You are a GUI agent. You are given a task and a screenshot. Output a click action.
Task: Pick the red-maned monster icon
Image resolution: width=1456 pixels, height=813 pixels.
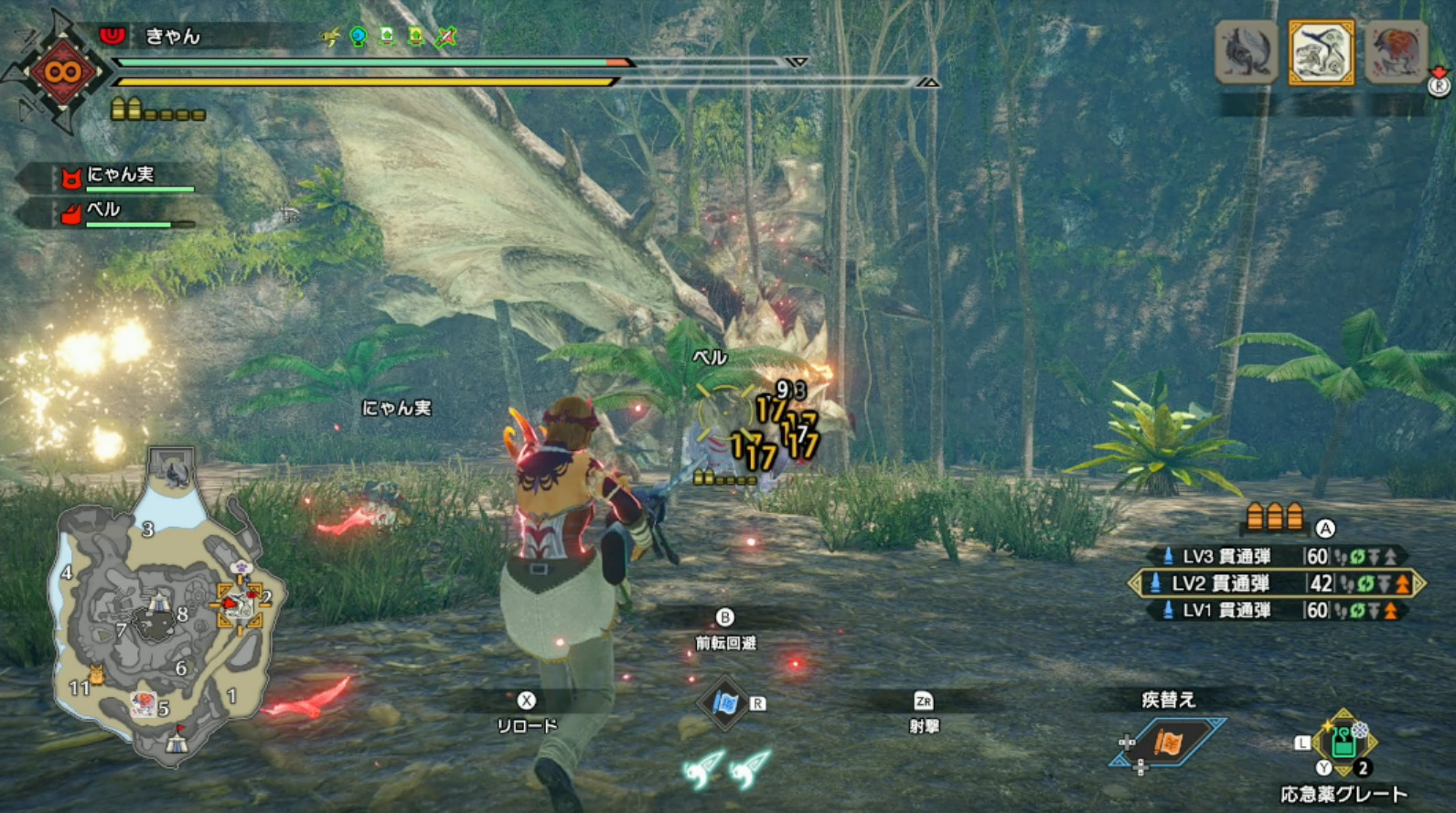1396,53
